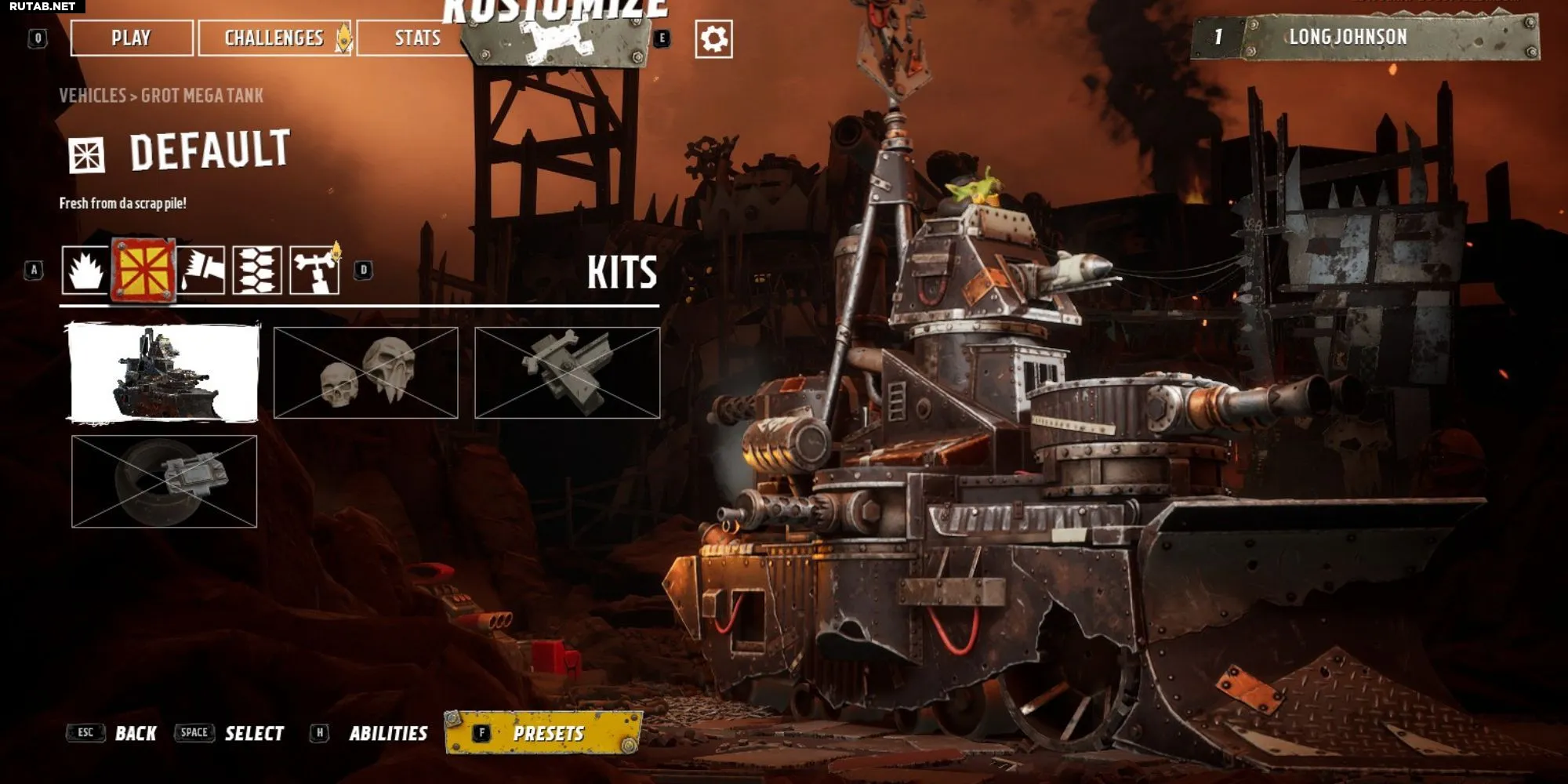Choose the default tank kit thumbnail
This screenshot has width=1568, height=784.
[x=164, y=372]
